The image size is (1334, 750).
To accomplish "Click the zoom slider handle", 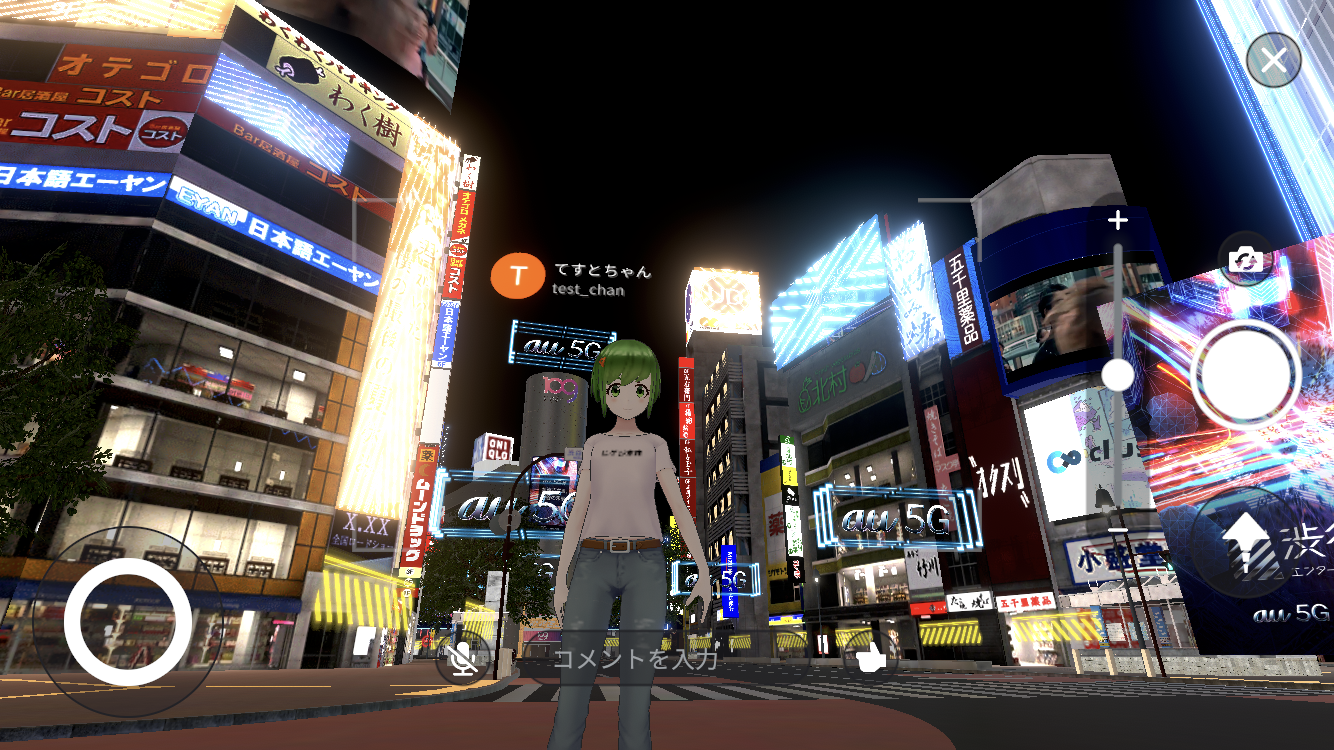I will 1116,374.
